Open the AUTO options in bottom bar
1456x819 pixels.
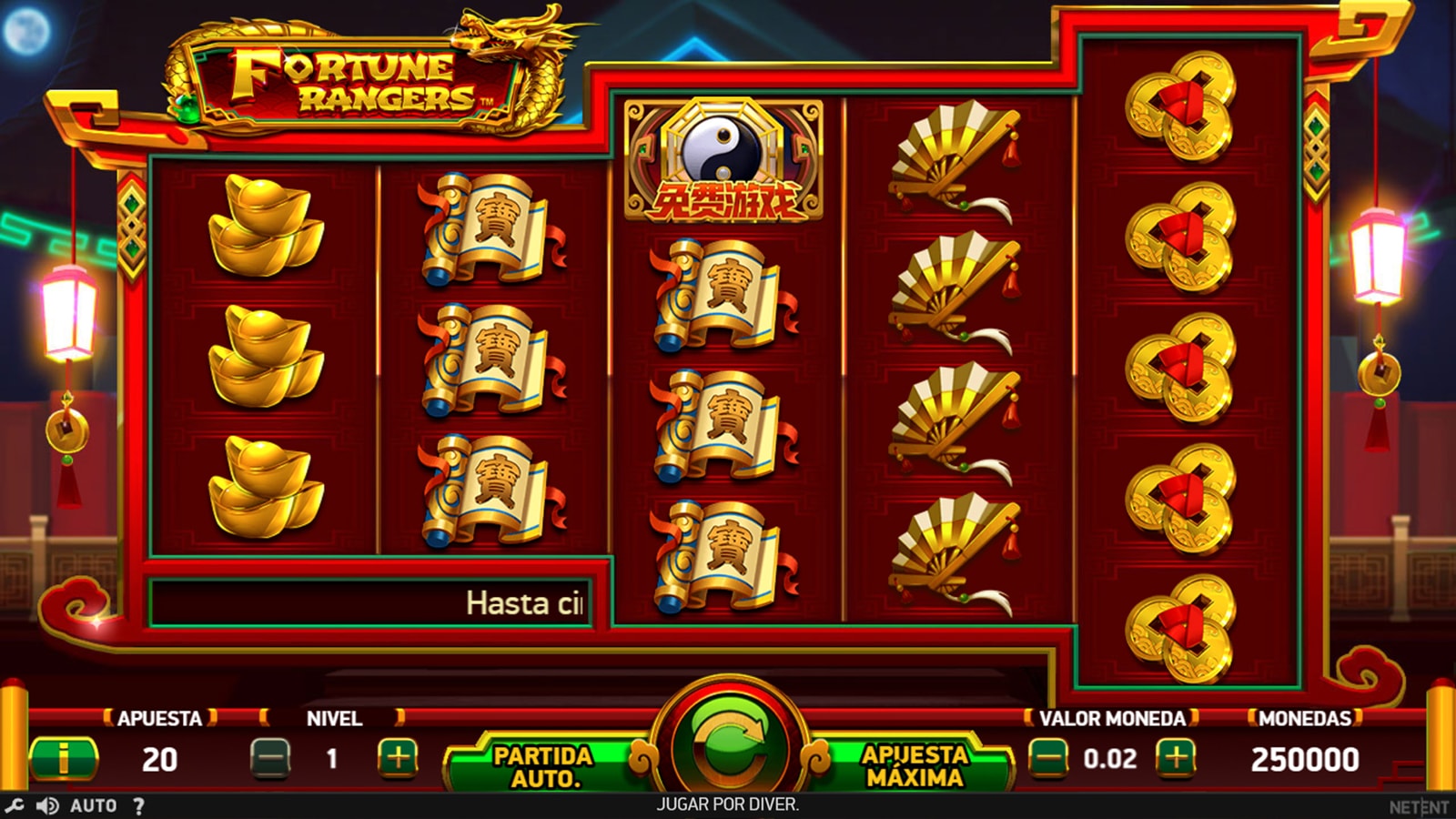pyautogui.click(x=93, y=805)
